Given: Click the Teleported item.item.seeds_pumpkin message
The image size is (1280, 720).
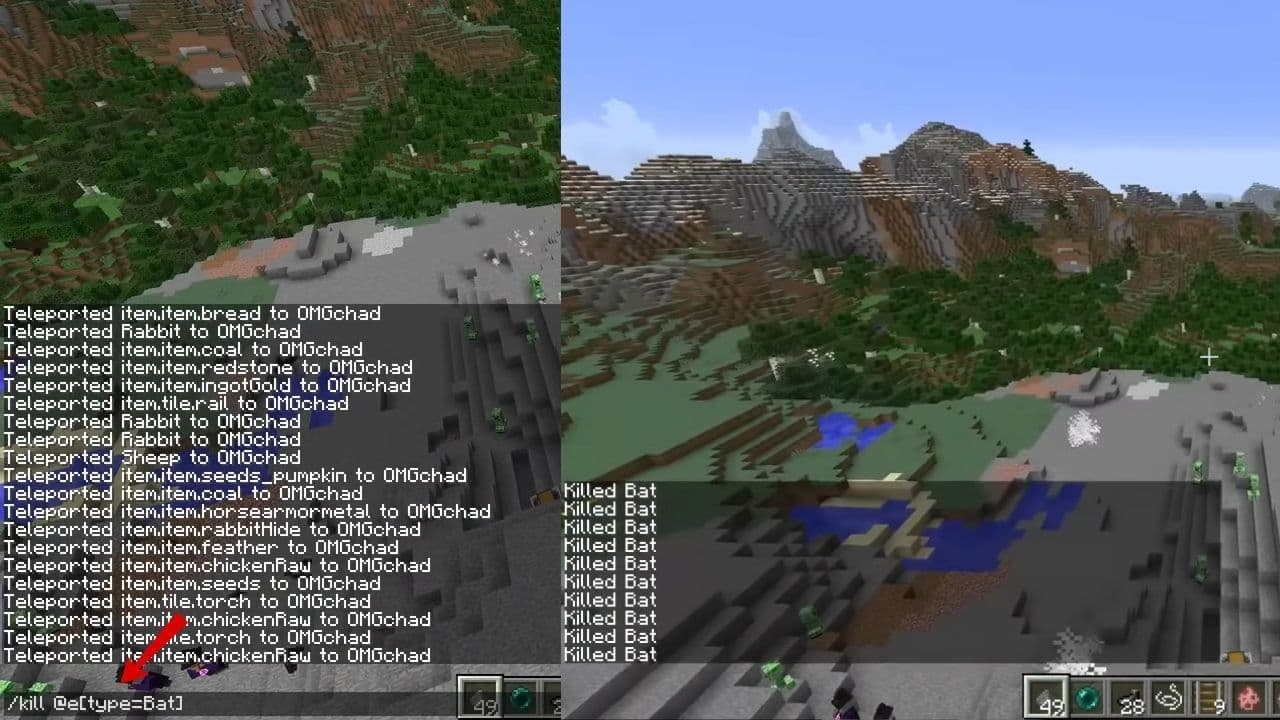Looking at the screenshot, I should click(234, 475).
